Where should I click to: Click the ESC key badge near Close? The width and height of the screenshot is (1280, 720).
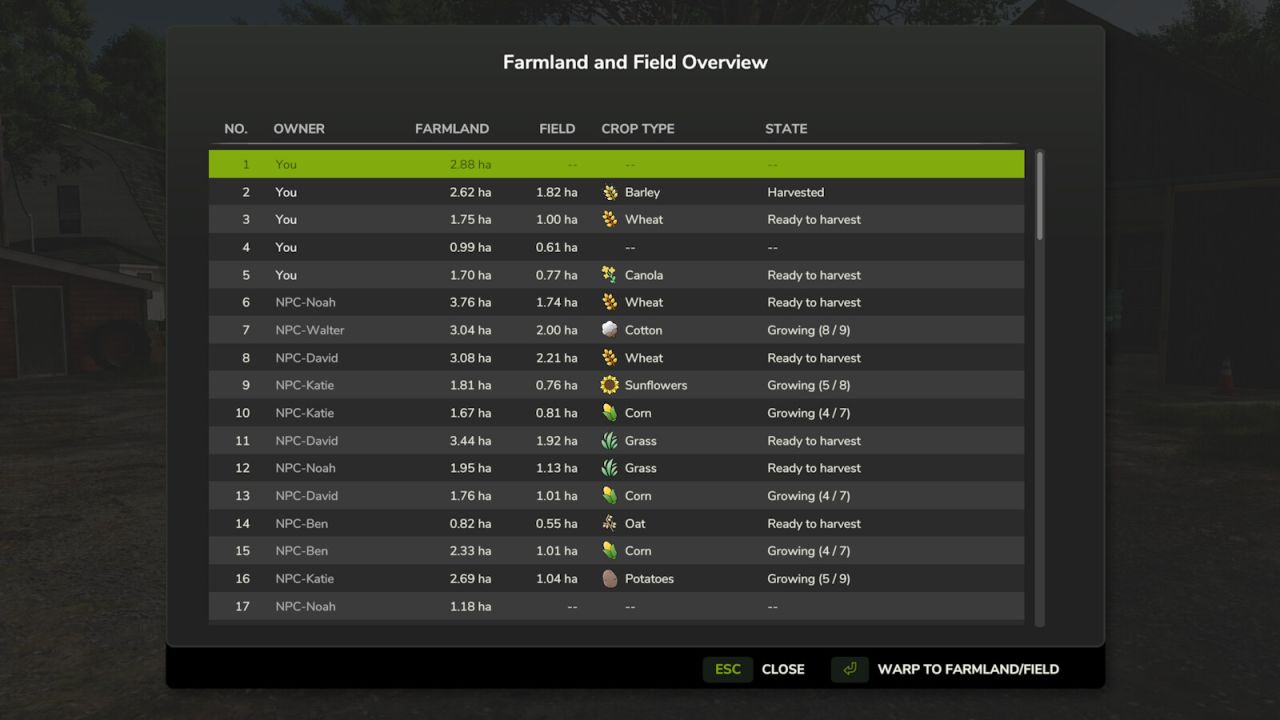pyautogui.click(x=727, y=669)
